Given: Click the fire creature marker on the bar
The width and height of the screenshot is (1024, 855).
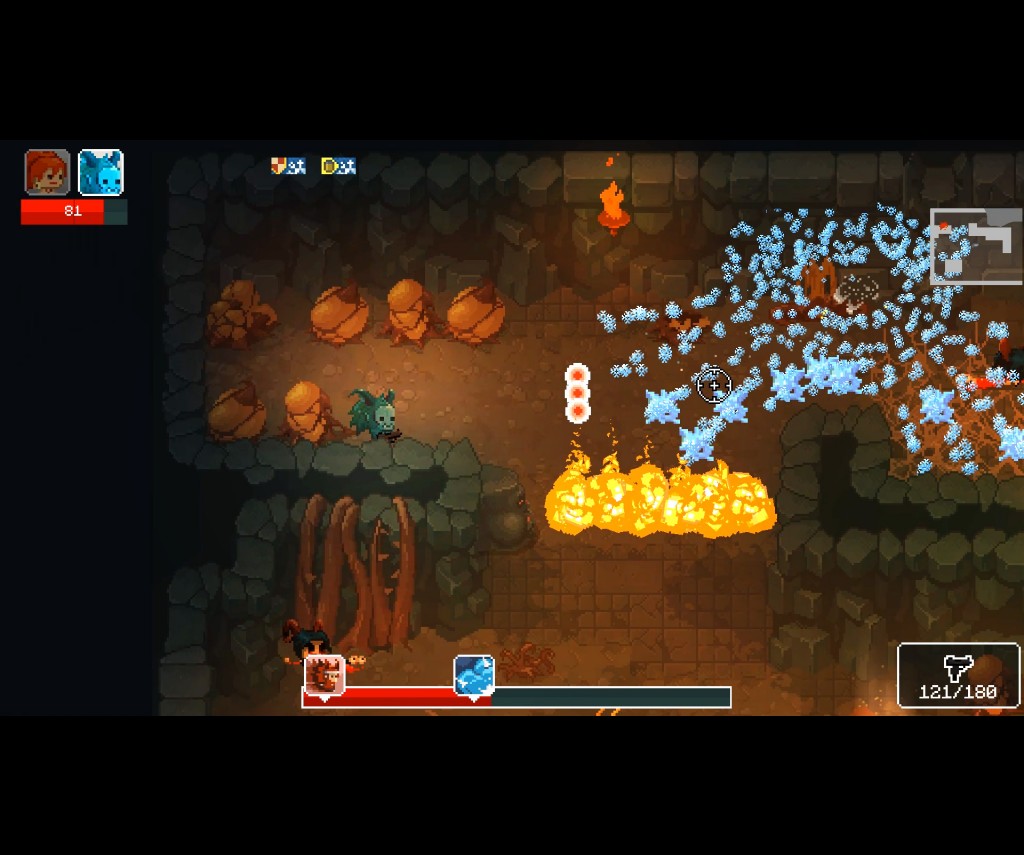Looking at the screenshot, I should (x=325, y=675).
